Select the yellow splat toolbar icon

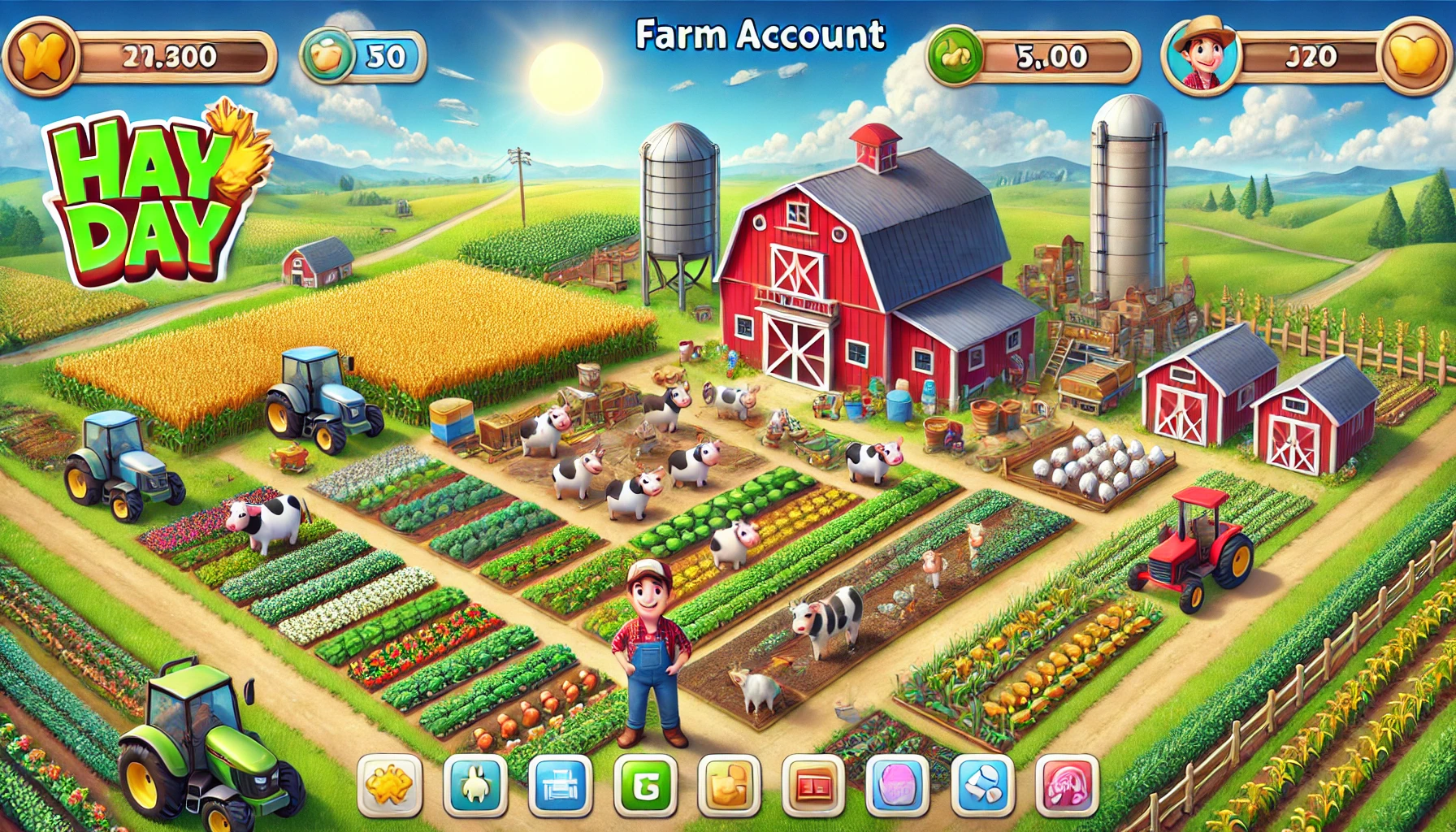tap(390, 786)
